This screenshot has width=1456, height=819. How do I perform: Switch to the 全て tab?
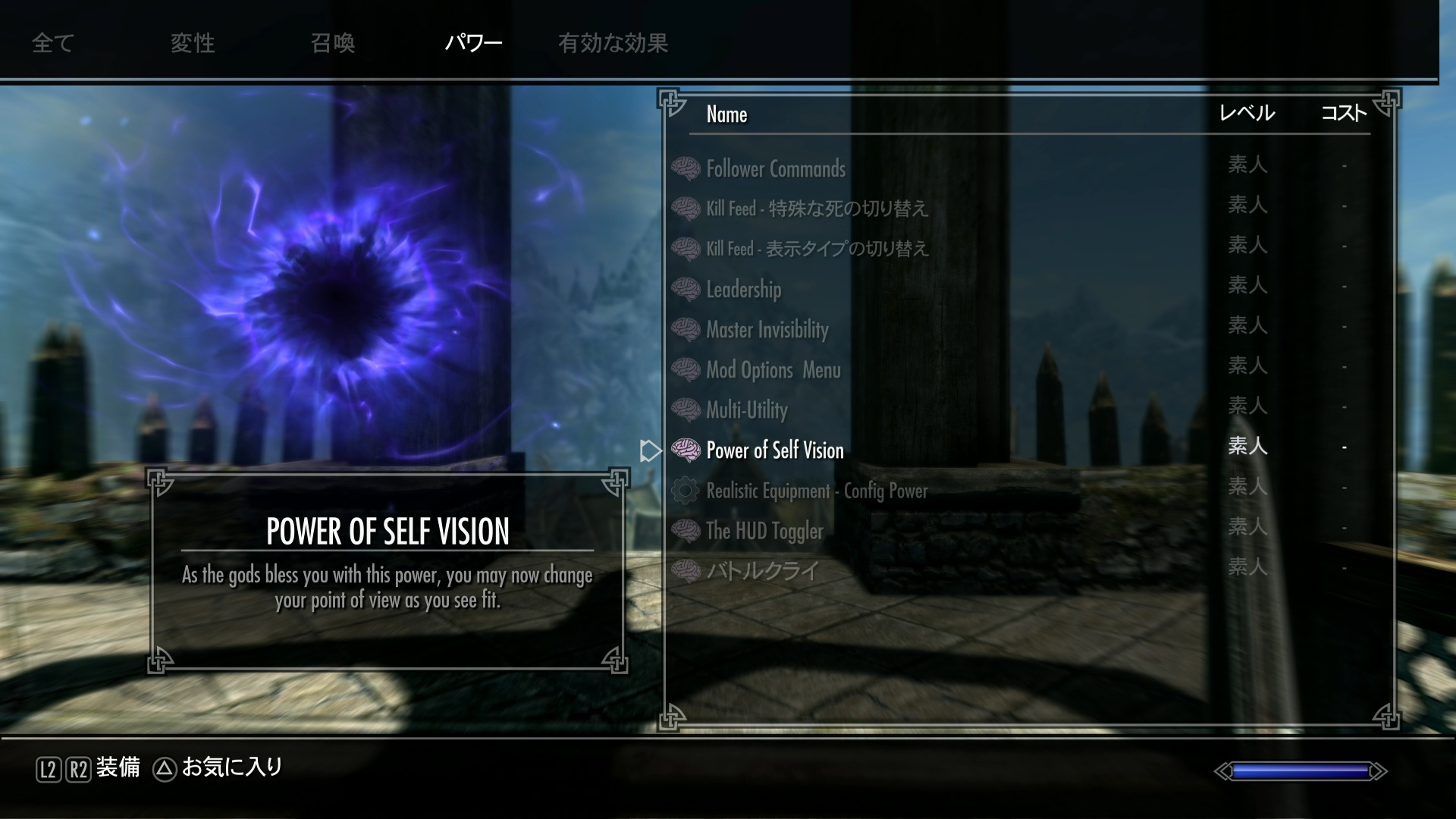tap(52, 43)
